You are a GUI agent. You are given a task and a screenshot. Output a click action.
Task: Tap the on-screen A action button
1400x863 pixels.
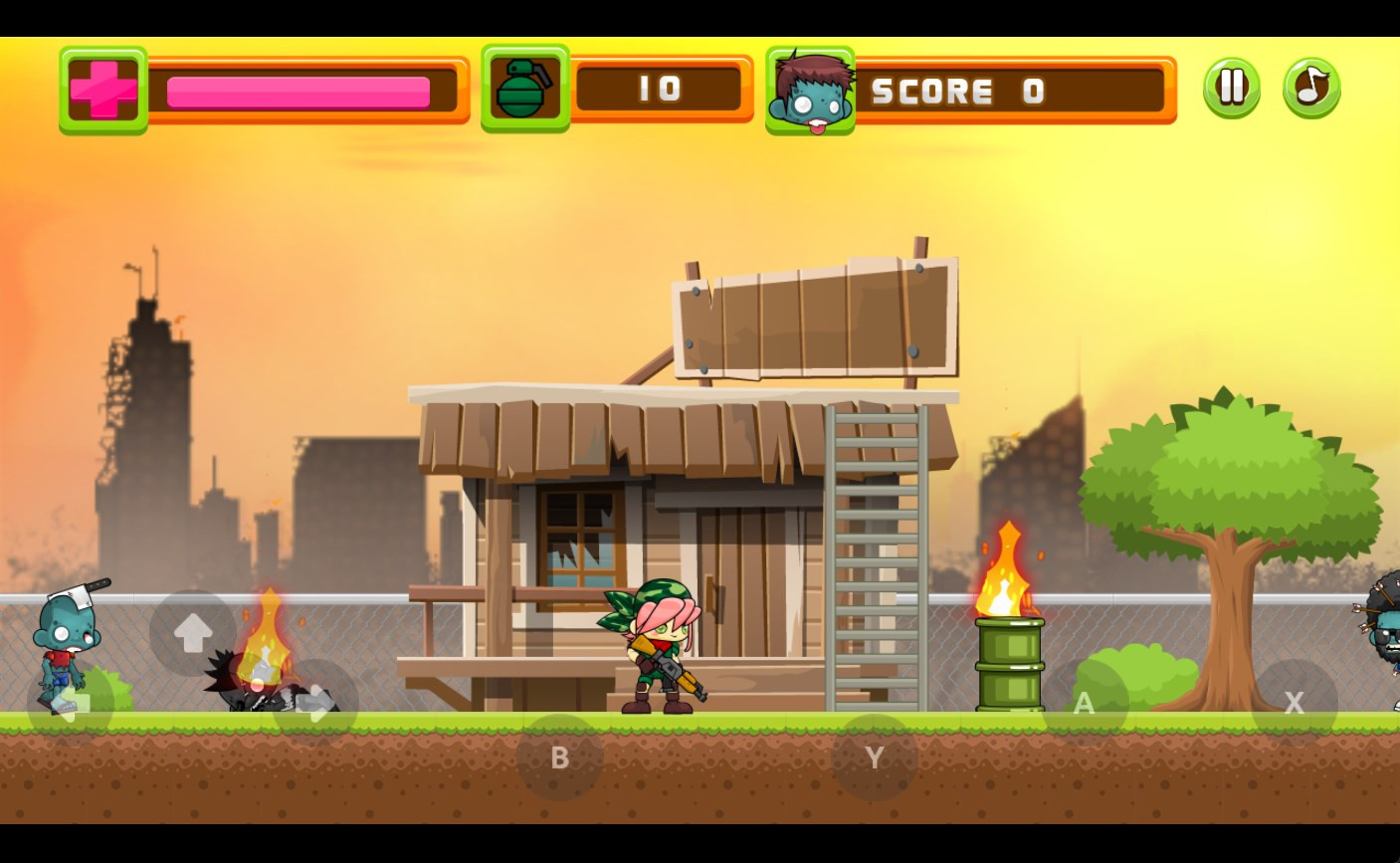coord(1085,703)
